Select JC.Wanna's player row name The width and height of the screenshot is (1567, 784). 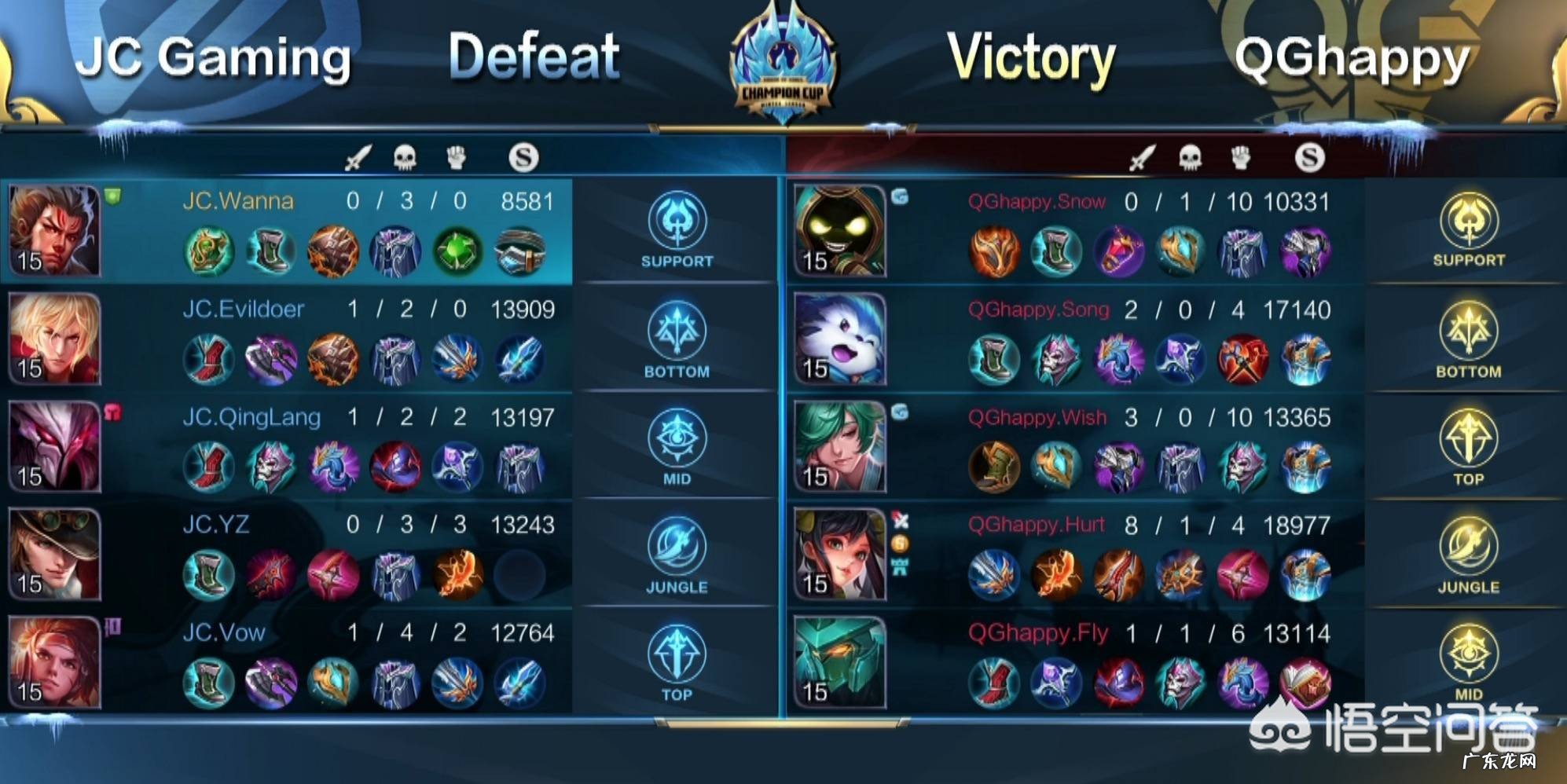click(x=238, y=201)
